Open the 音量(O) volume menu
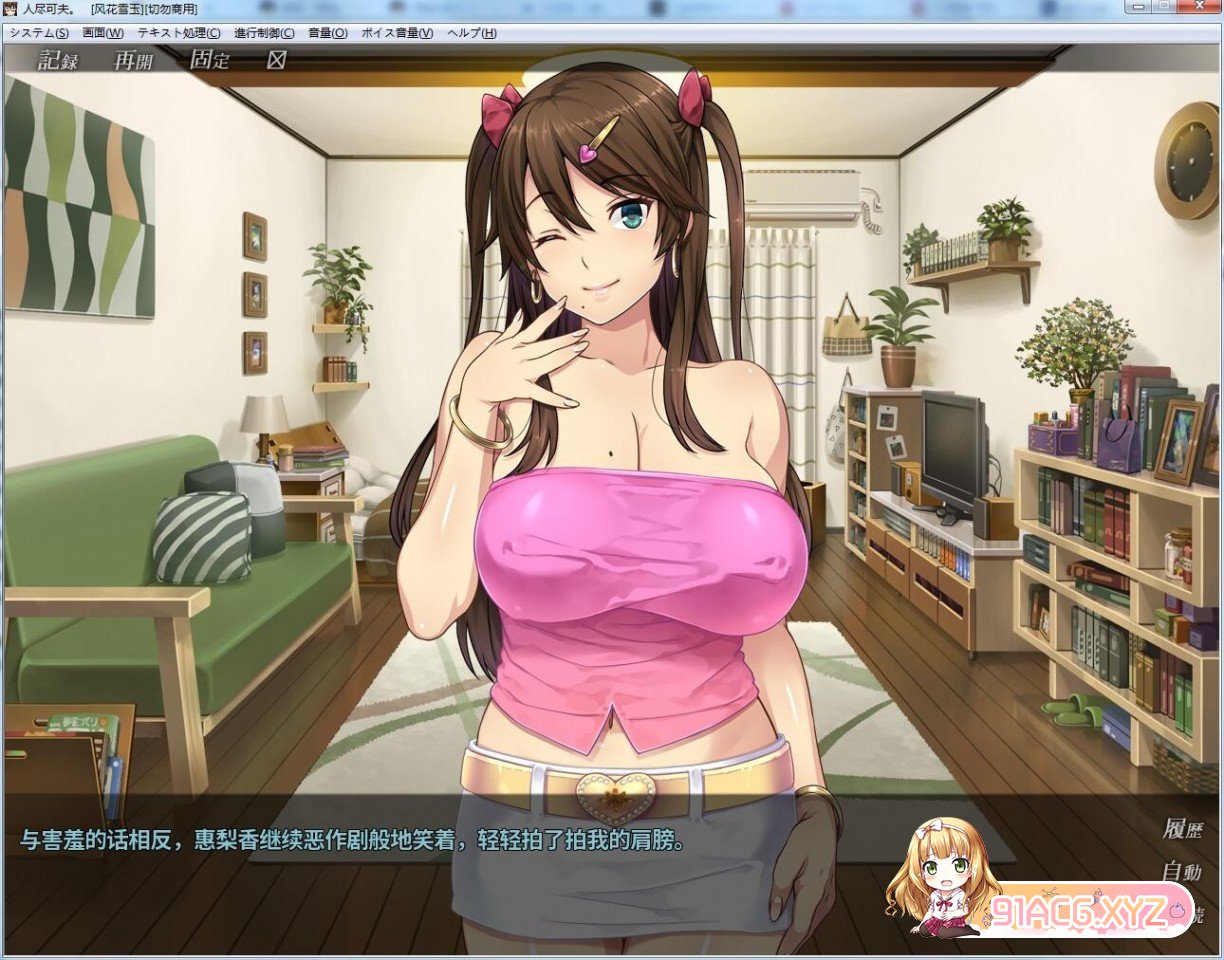Viewport: 1224px width, 960px height. pyautogui.click(x=328, y=33)
